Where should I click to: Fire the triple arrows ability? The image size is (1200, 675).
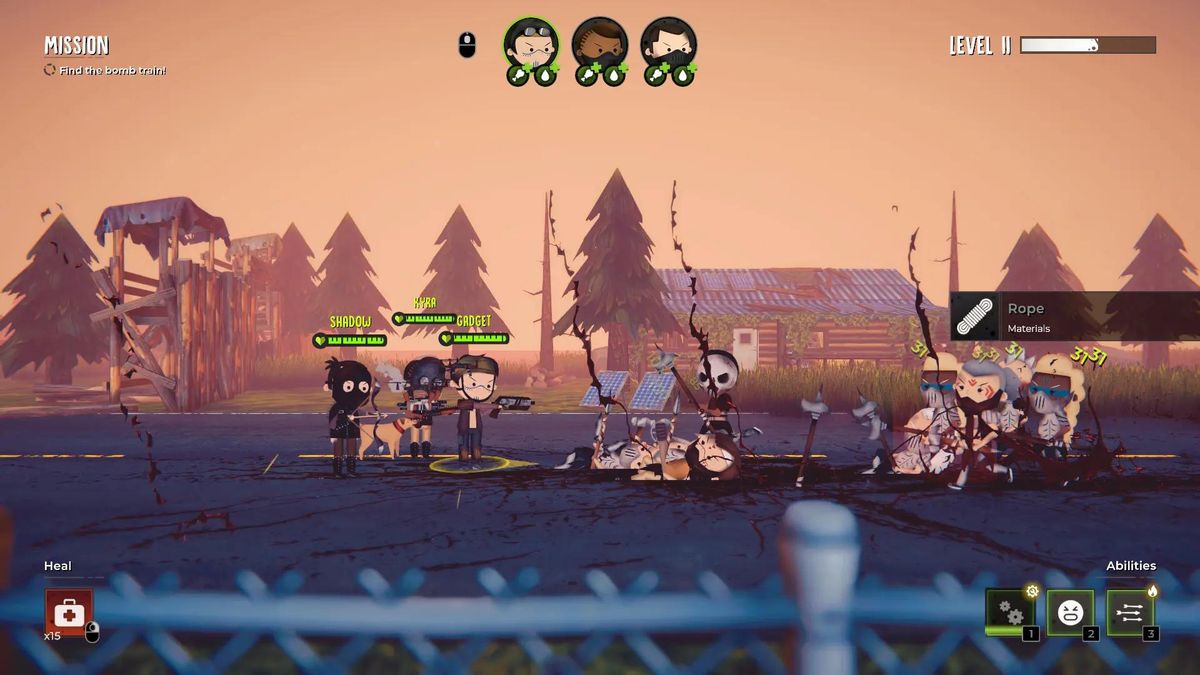pos(1130,612)
